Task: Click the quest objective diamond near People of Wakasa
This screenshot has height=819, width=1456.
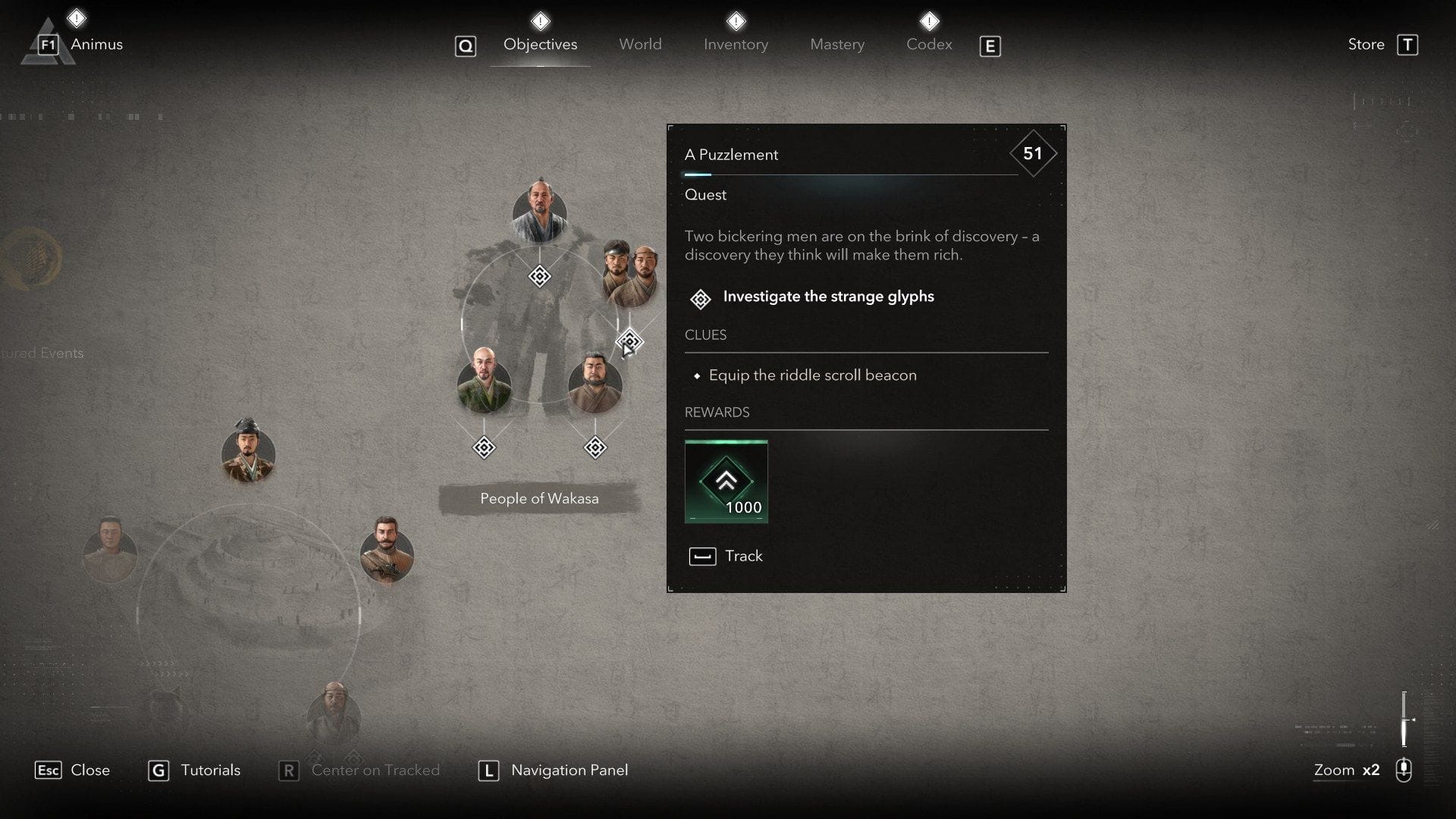Action: (x=483, y=447)
